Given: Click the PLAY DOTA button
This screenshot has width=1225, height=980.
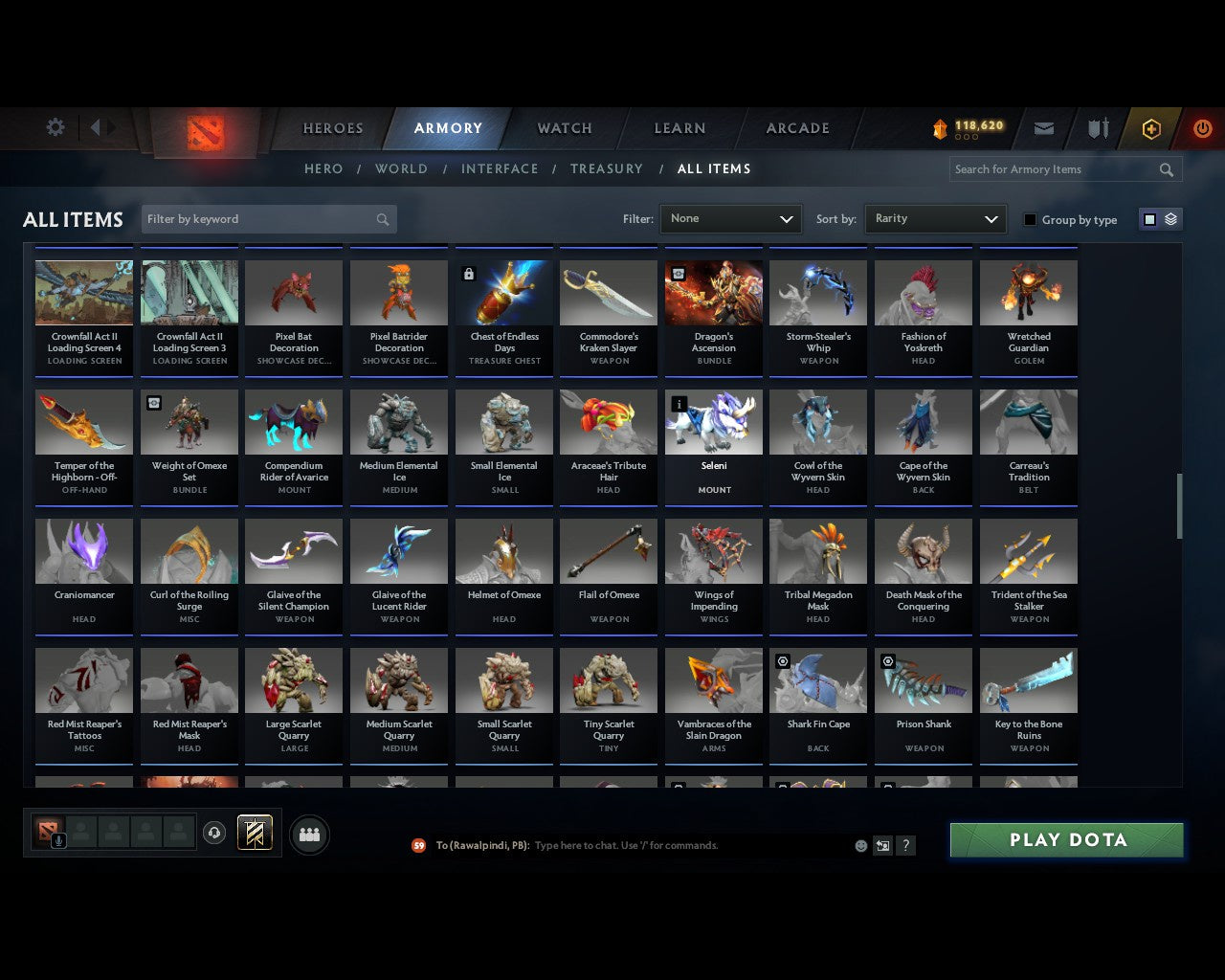Looking at the screenshot, I should 1066,839.
